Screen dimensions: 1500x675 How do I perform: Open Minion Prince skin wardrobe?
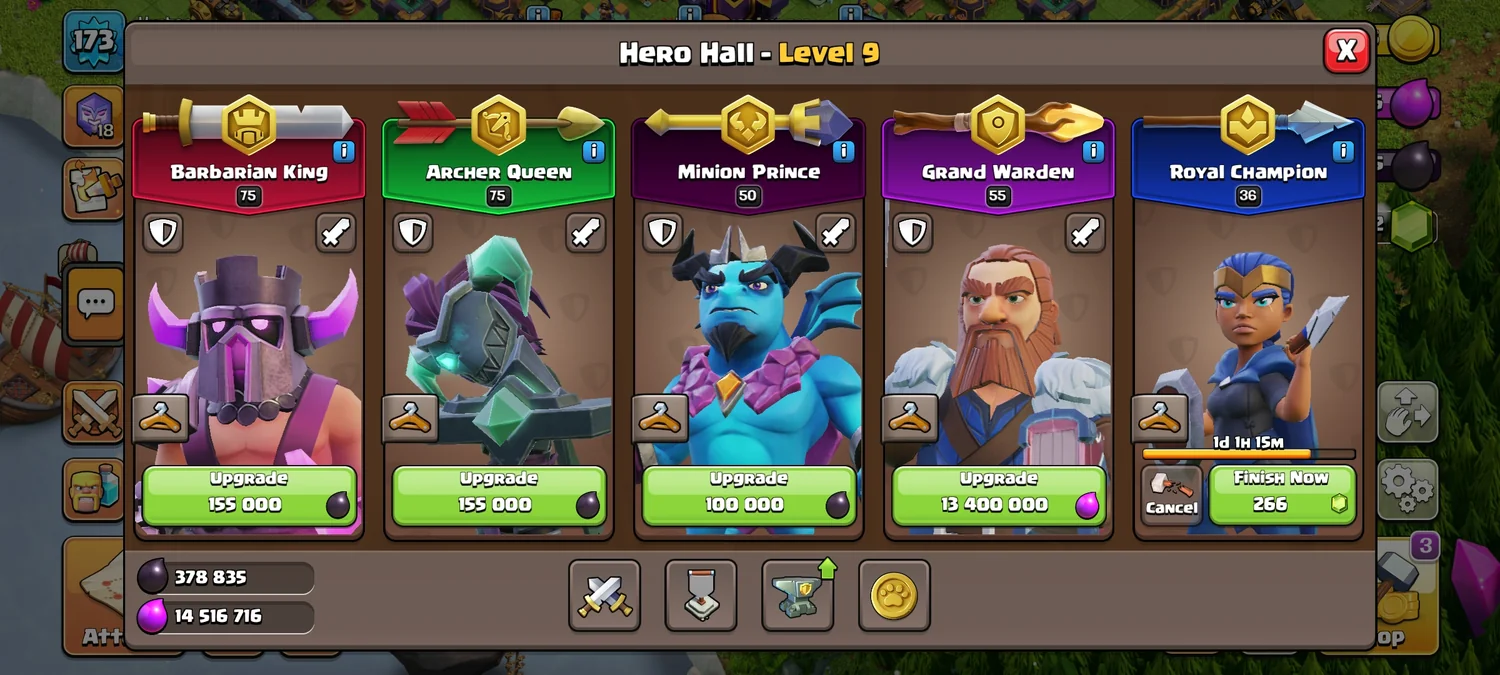(660, 418)
